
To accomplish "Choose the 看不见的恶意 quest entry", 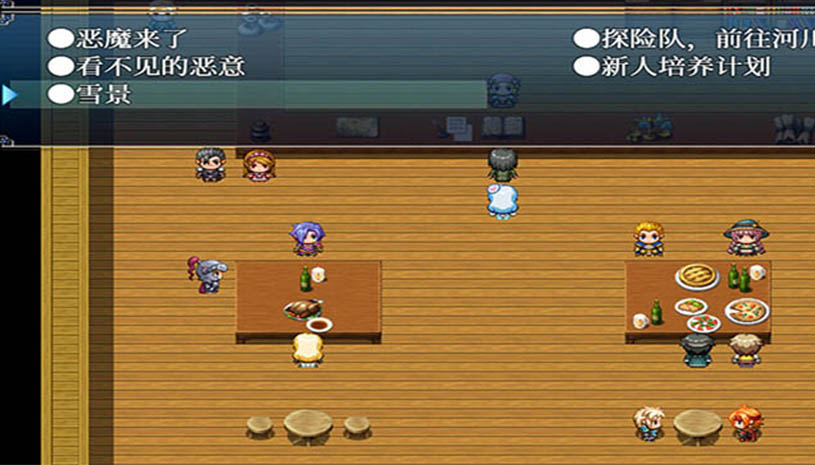I will (147, 67).
